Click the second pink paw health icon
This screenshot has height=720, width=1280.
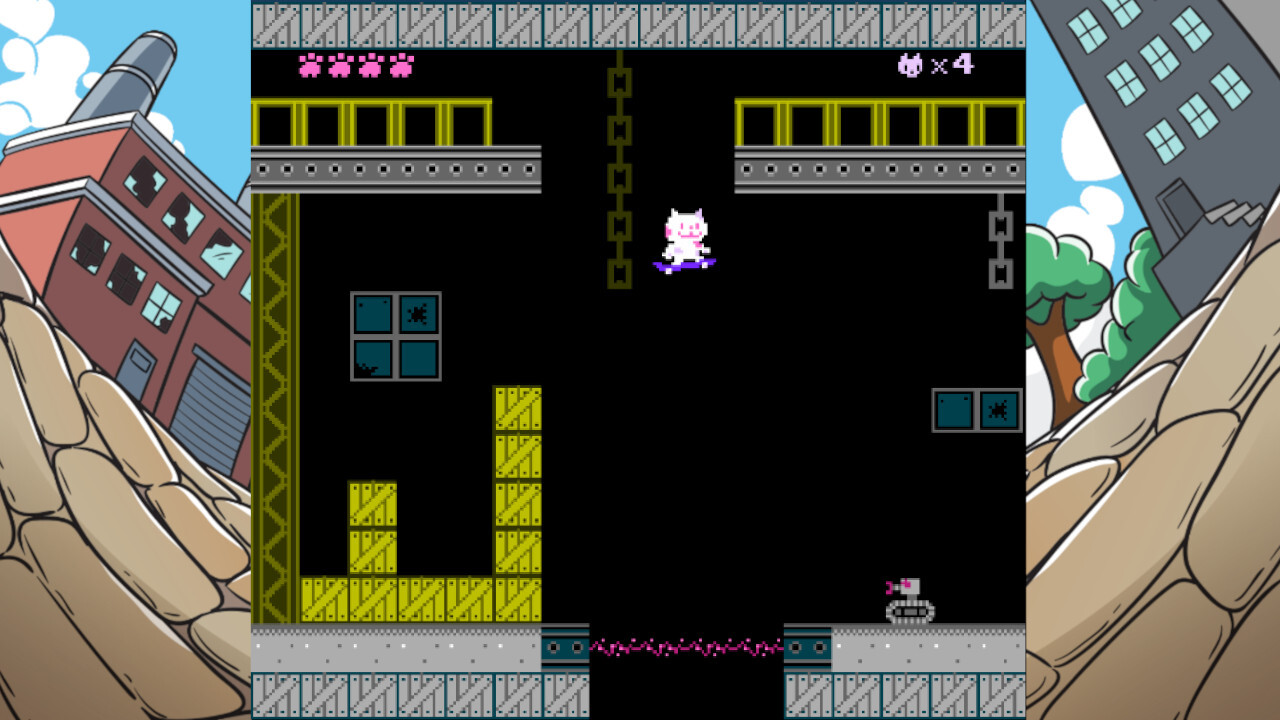point(340,65)
